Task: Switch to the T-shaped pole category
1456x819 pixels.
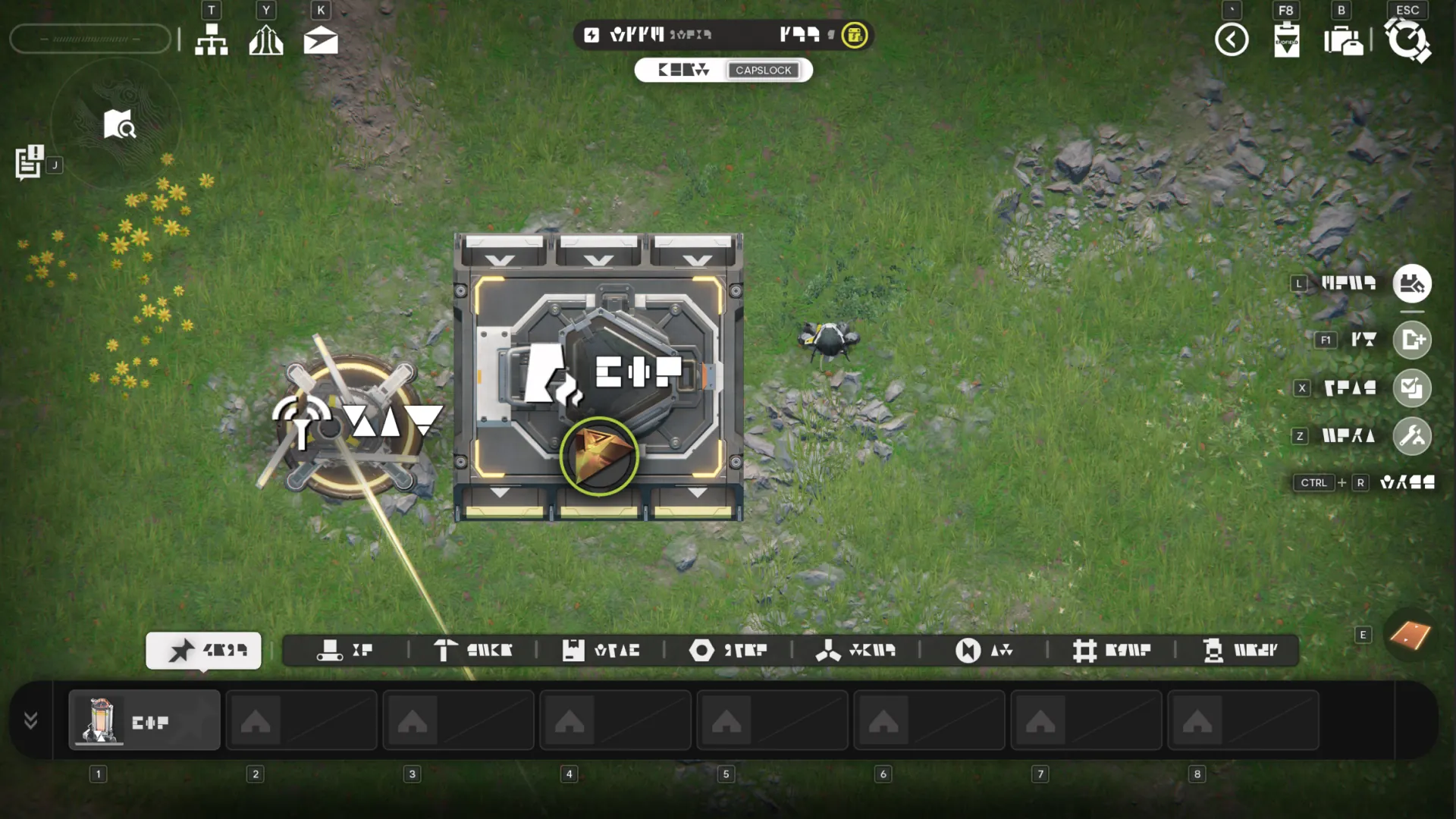Action: 472,651
